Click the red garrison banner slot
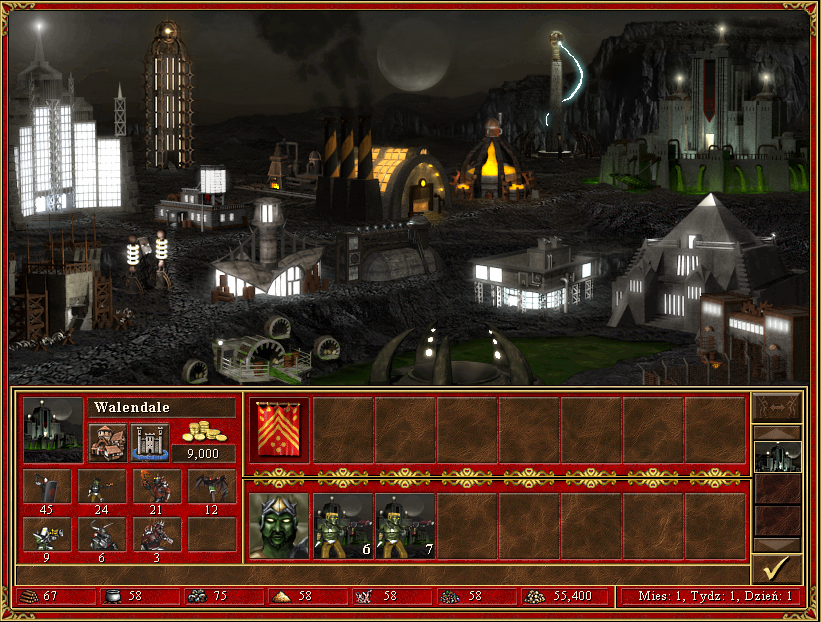The width and height of the screenshot is (821, 622). 278,430
